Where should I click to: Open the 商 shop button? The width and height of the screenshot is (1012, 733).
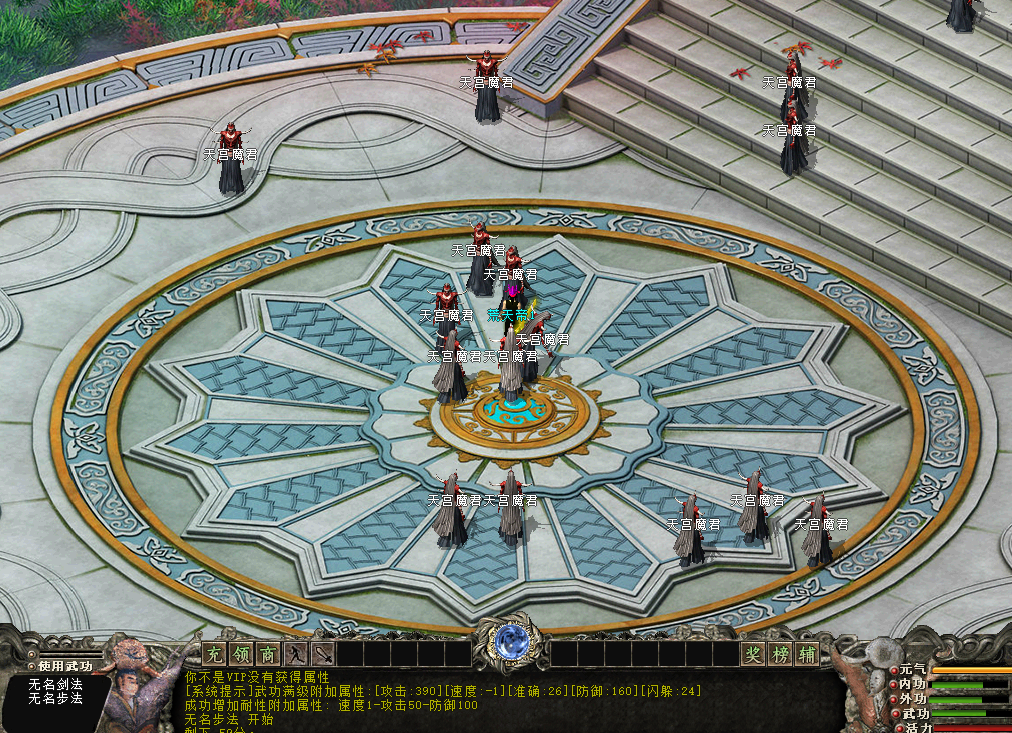point(268,655)
